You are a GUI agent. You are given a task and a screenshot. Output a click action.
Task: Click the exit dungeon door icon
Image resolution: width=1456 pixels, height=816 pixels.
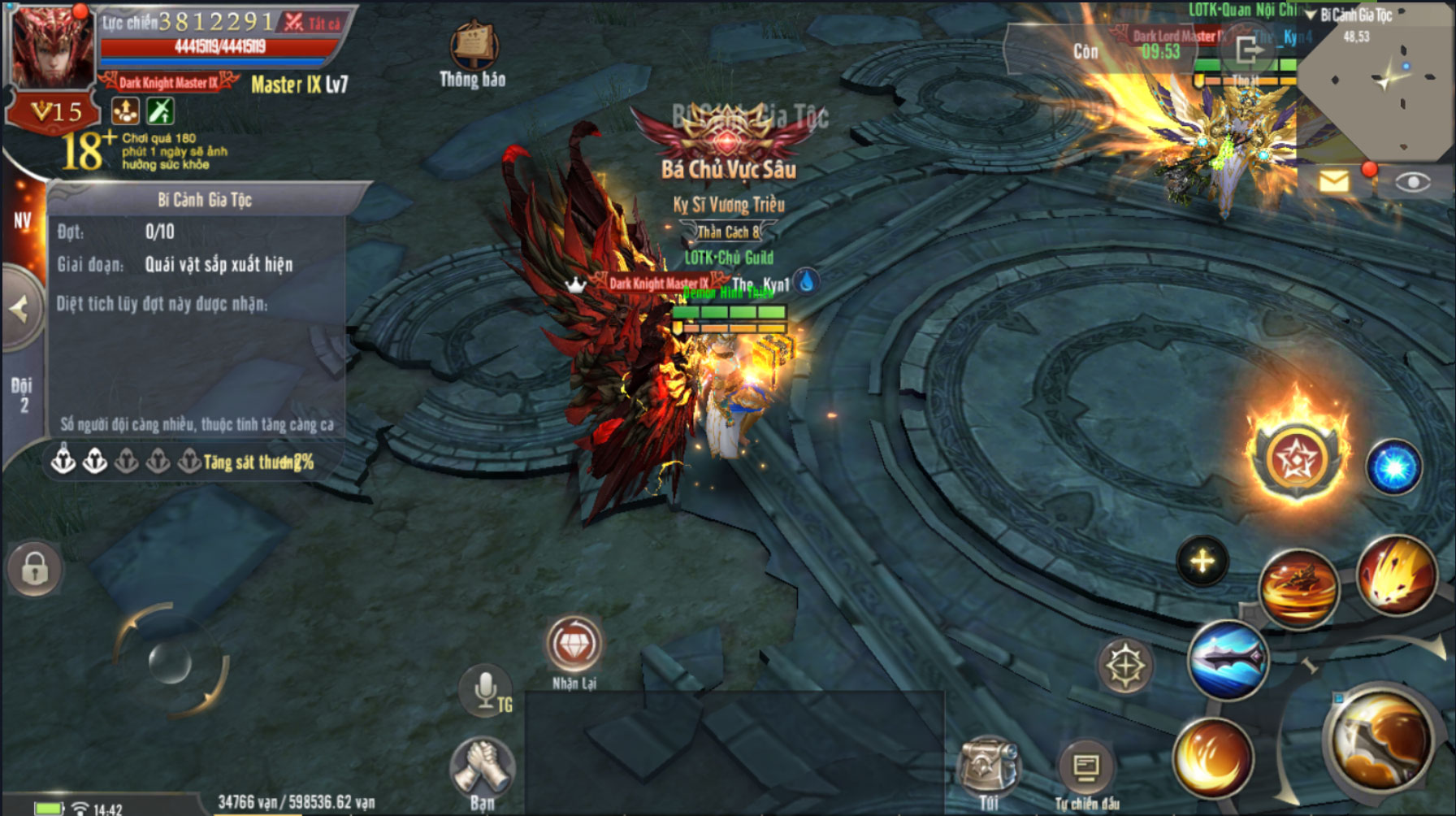point(1250,51)
